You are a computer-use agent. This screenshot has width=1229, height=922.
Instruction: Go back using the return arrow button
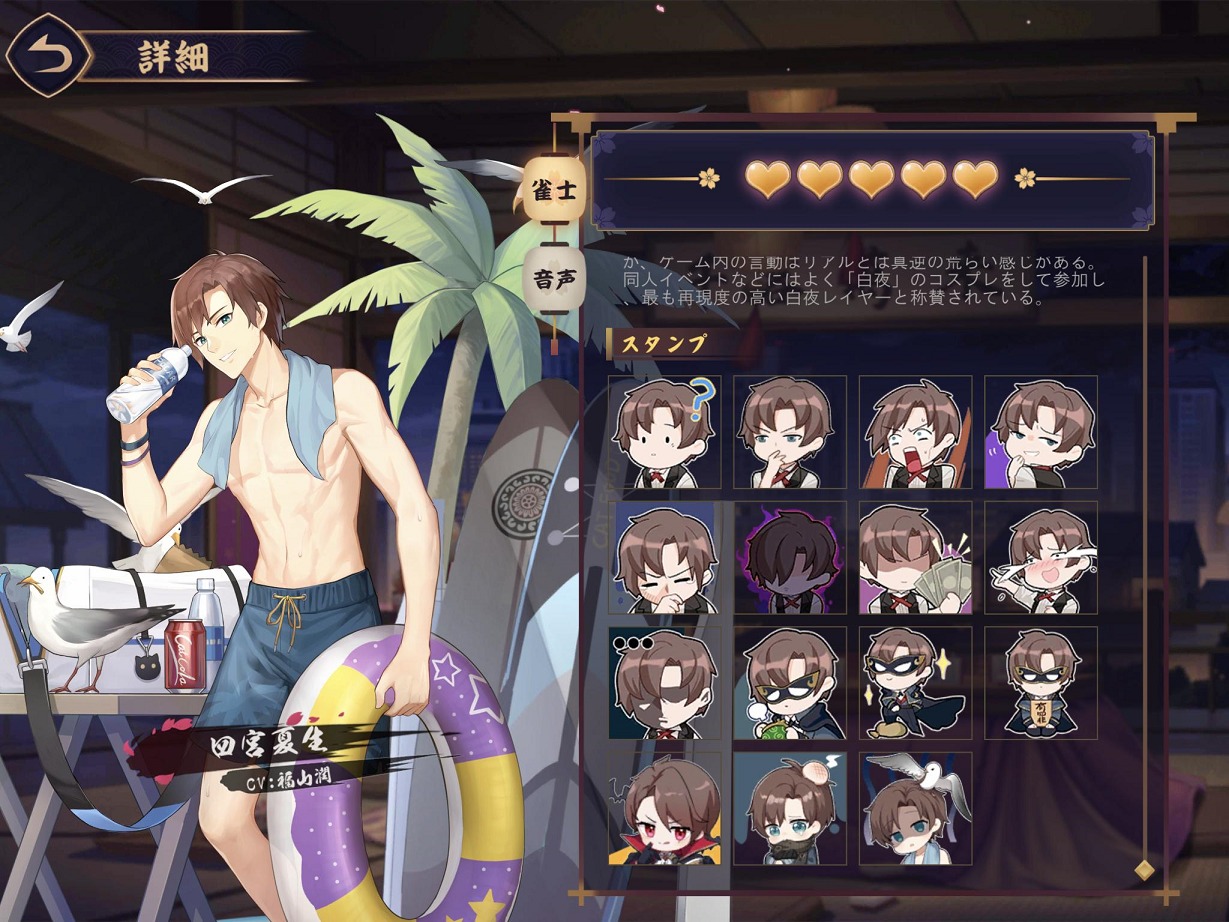(47, 56)
